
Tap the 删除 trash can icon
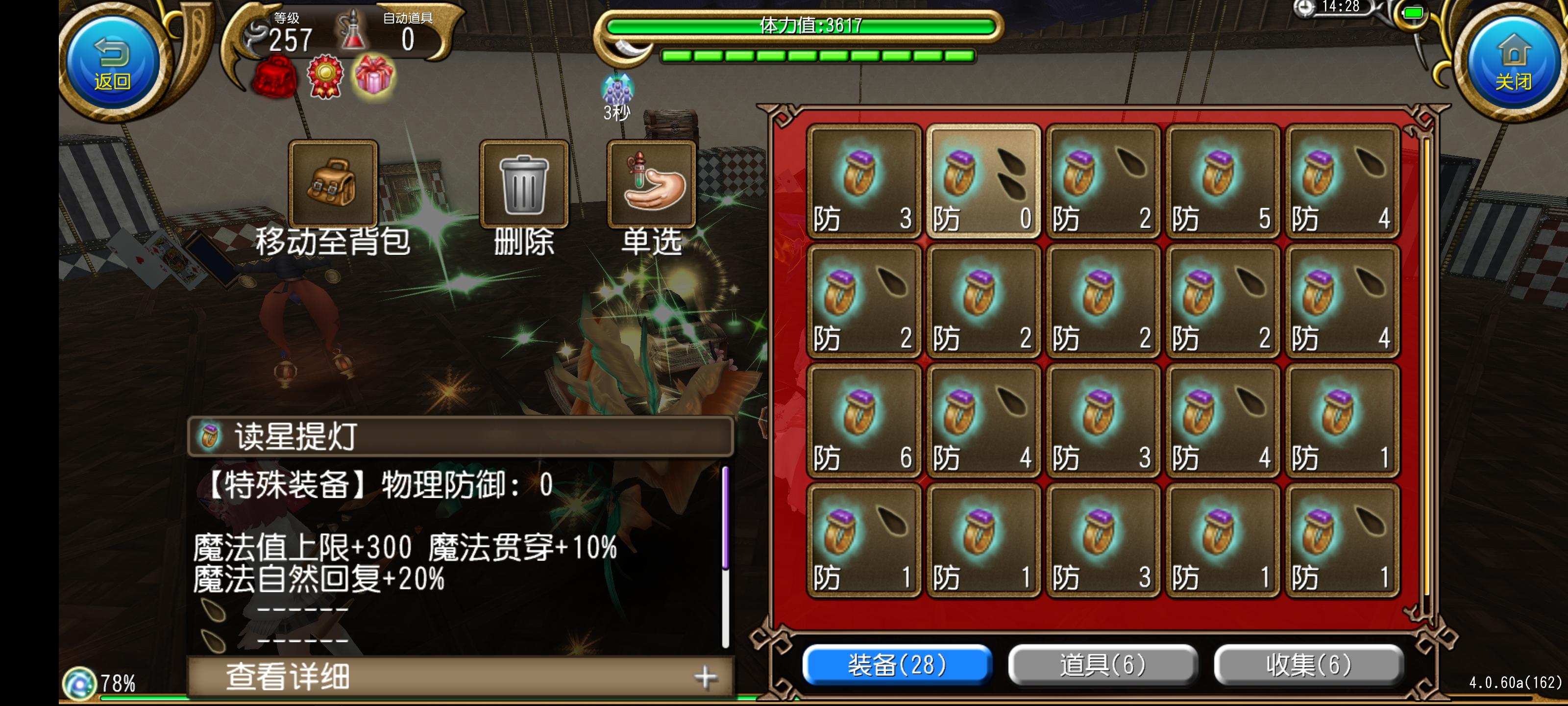coord(522,186)
